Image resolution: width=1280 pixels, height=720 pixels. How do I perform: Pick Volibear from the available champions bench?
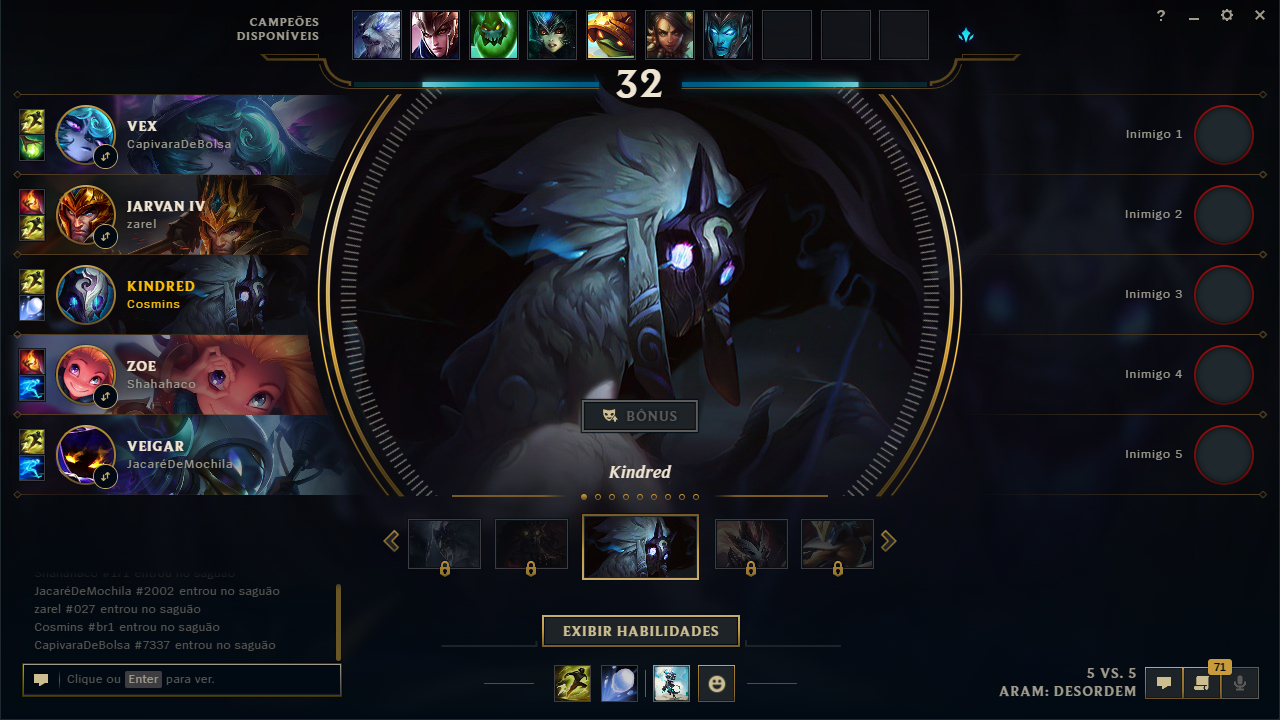click(377, 35)
